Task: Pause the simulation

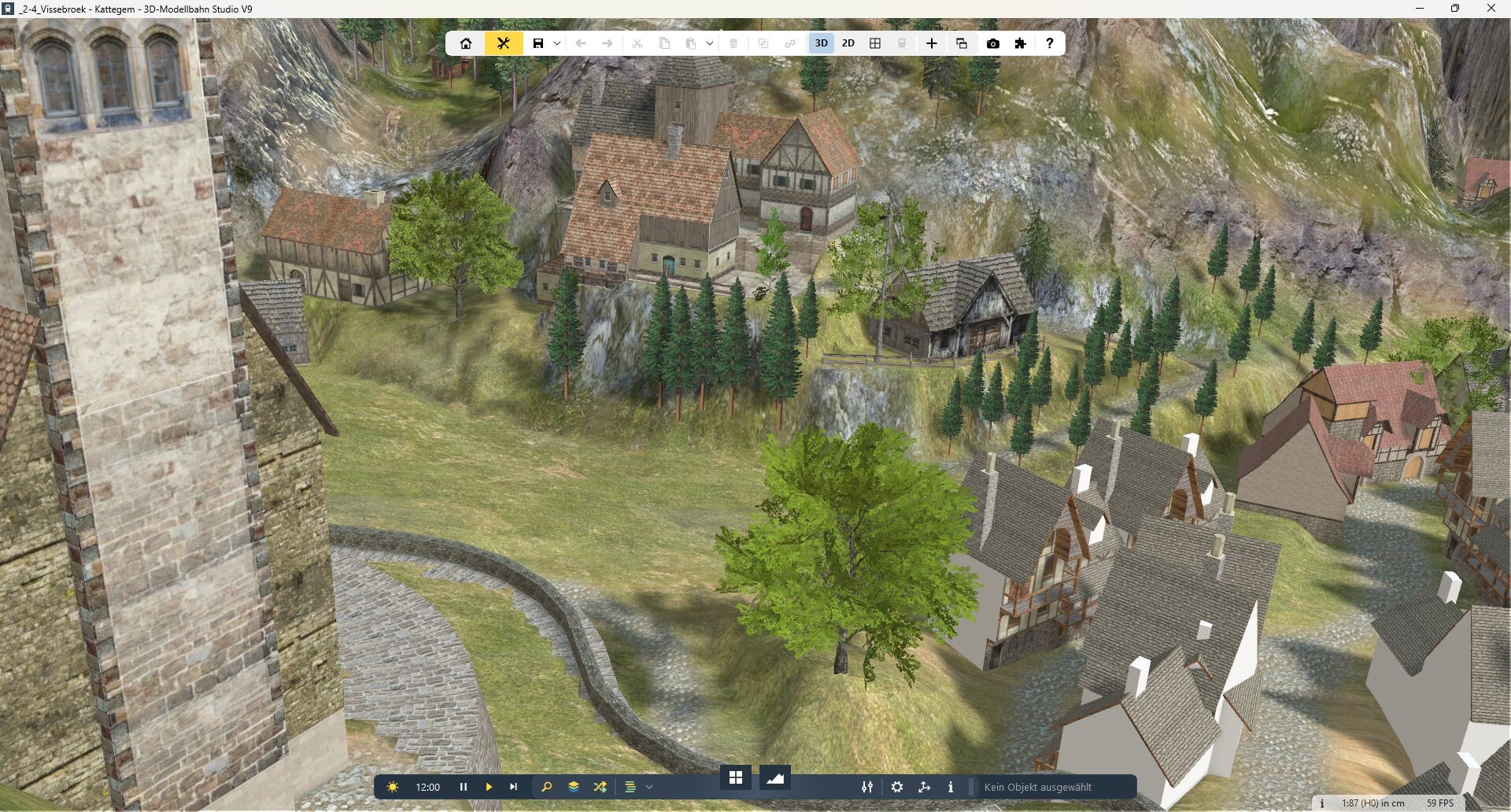Action: point(464,787)
